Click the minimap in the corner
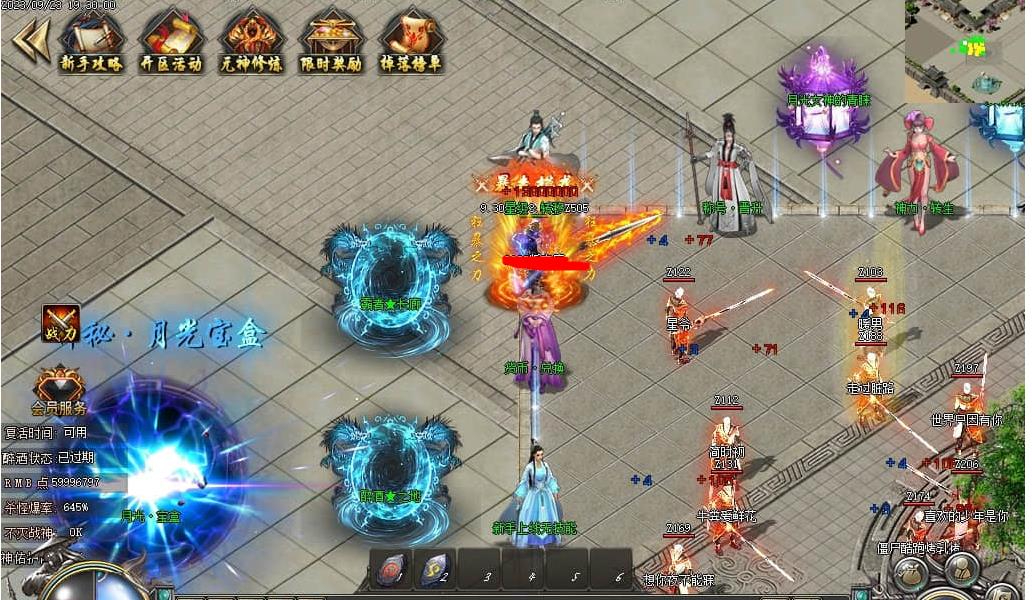The image size is (1032, 600). (x=965, y=50)
